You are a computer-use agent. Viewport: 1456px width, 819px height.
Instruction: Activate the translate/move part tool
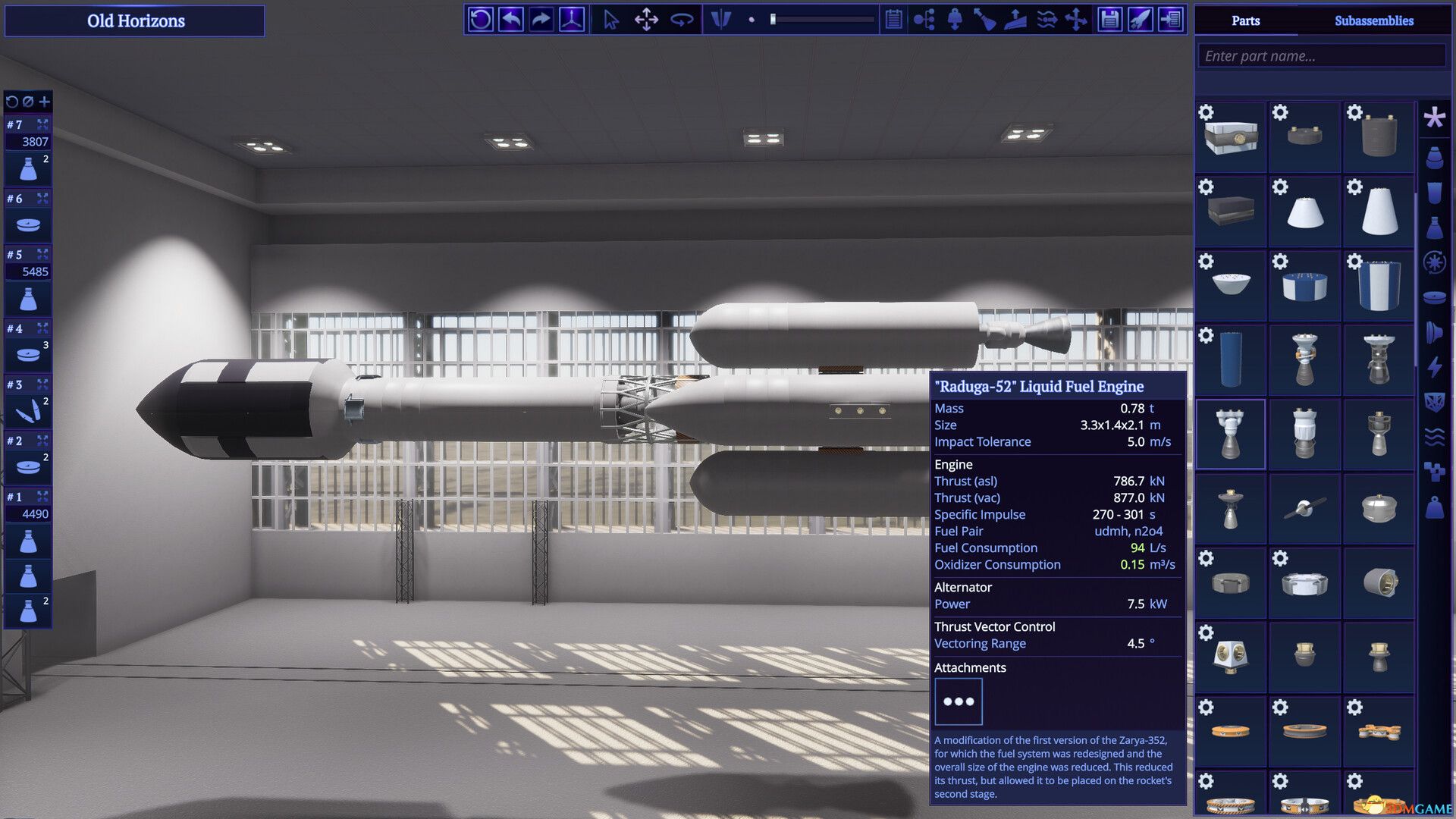[646, 20]
